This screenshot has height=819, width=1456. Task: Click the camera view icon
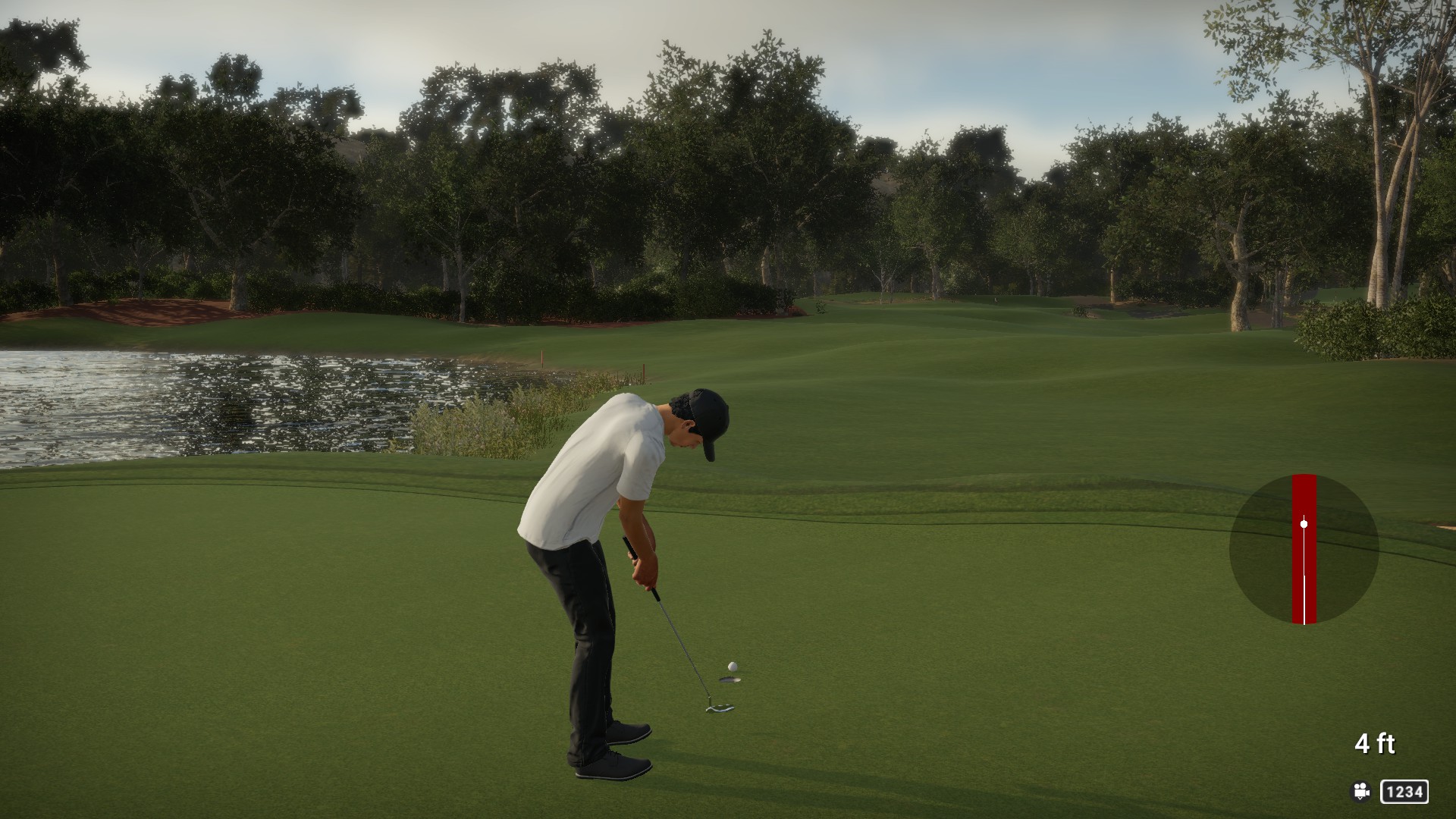[x=1361, y=792]
